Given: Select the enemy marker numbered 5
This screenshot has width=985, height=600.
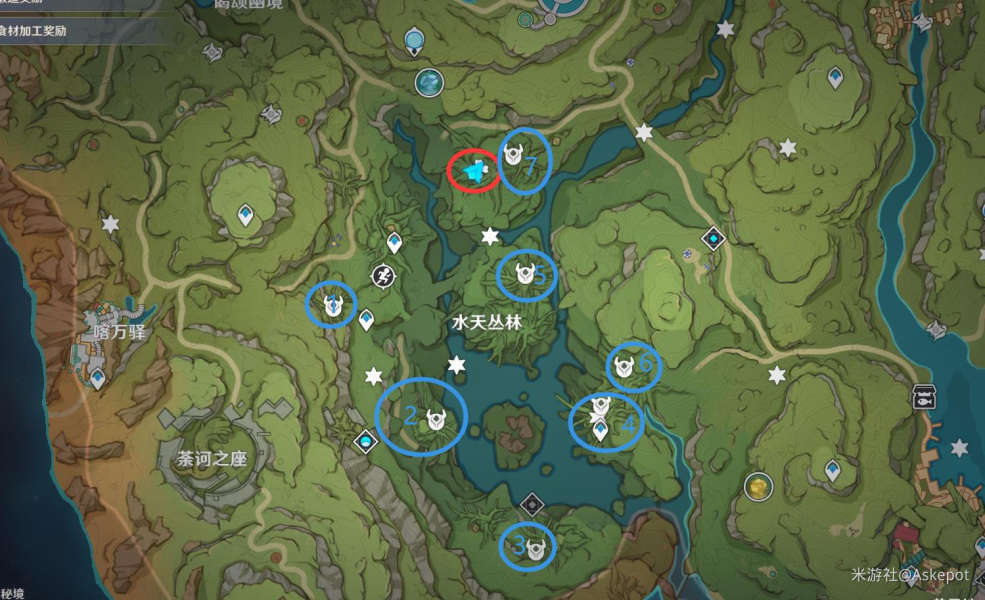Looking at the screenshot, I should [523, 273].
